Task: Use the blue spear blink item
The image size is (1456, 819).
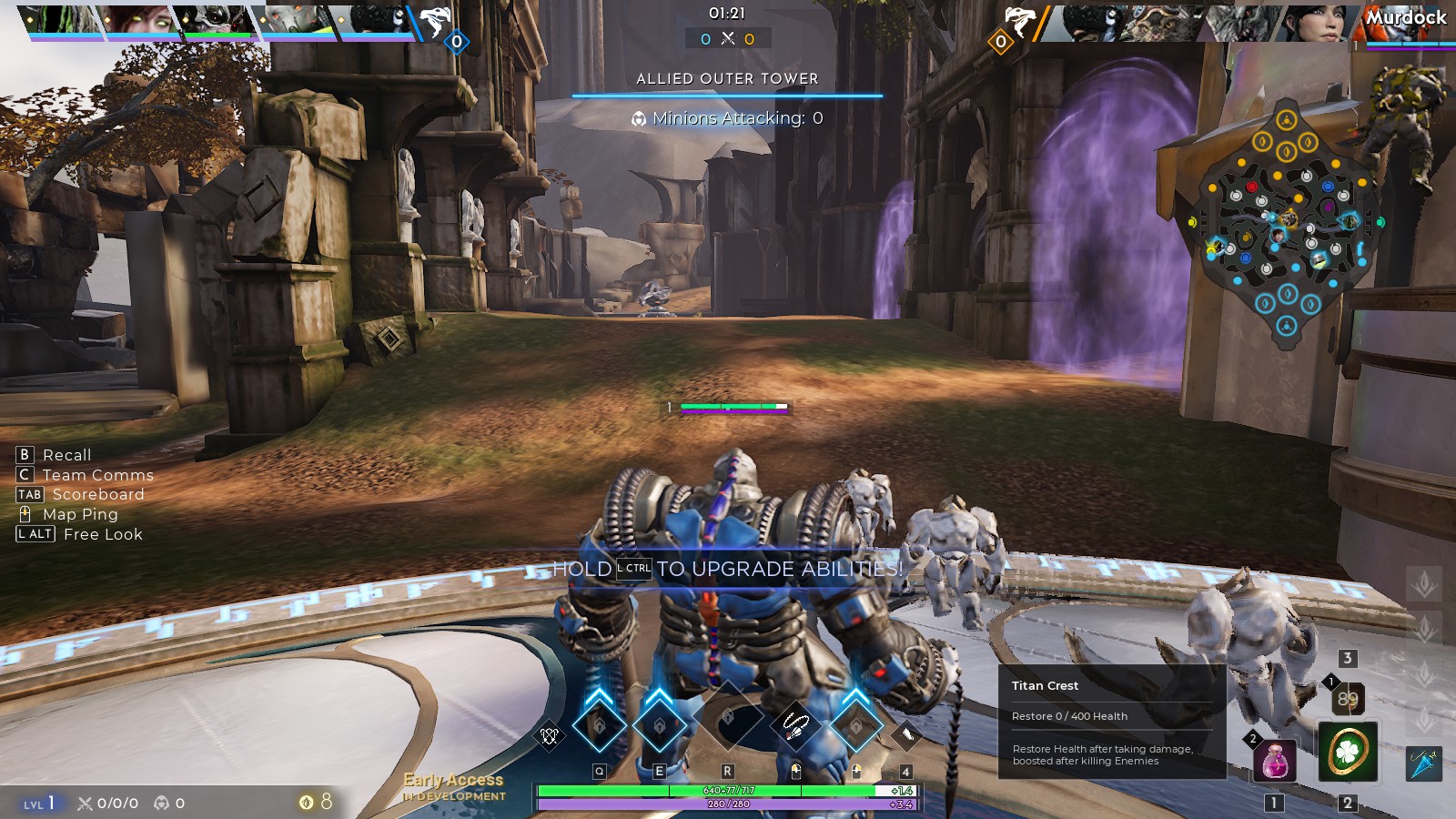Action: 1424,763
